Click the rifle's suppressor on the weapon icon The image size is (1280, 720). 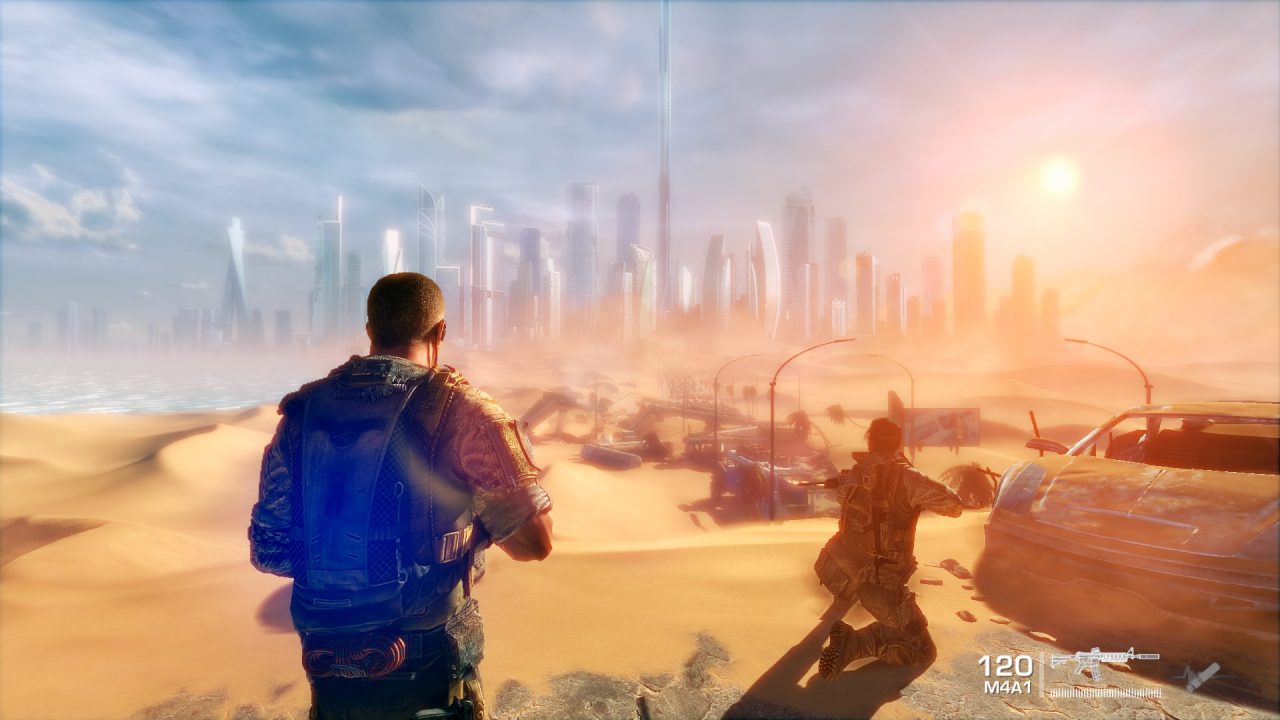click(1148, 656)
